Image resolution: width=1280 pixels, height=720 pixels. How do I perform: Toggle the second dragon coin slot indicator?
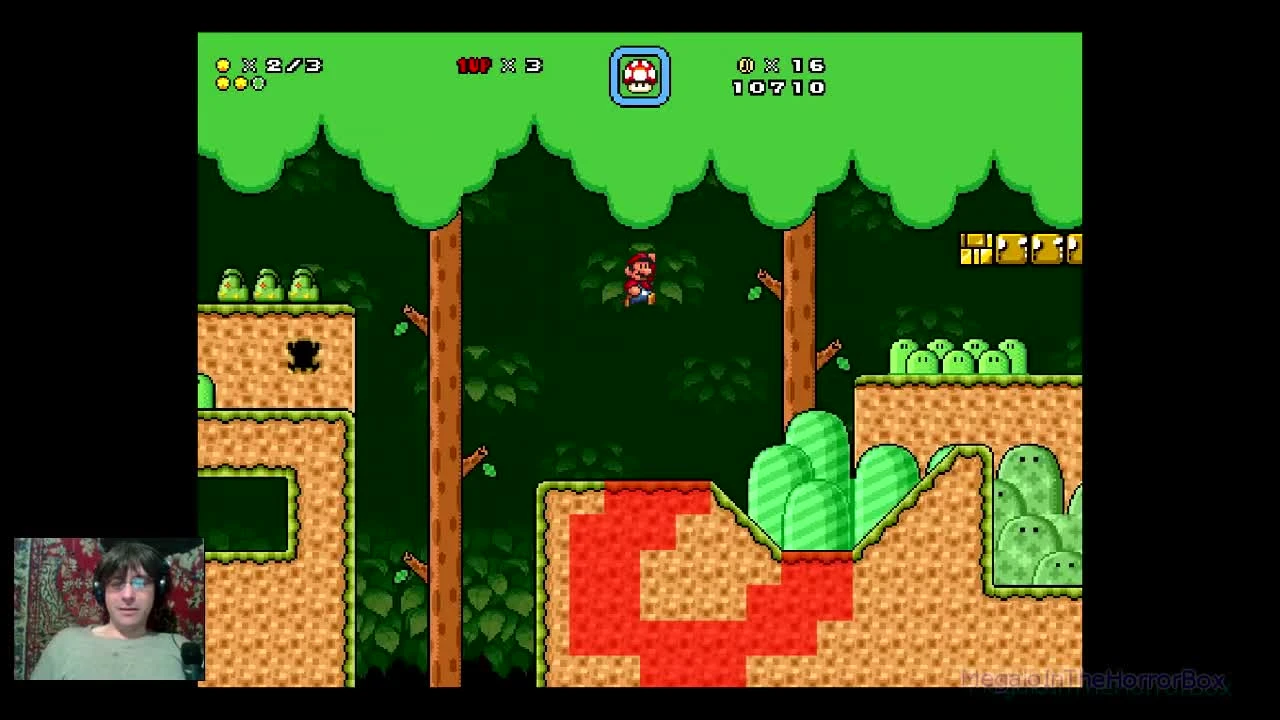(243, 81)
